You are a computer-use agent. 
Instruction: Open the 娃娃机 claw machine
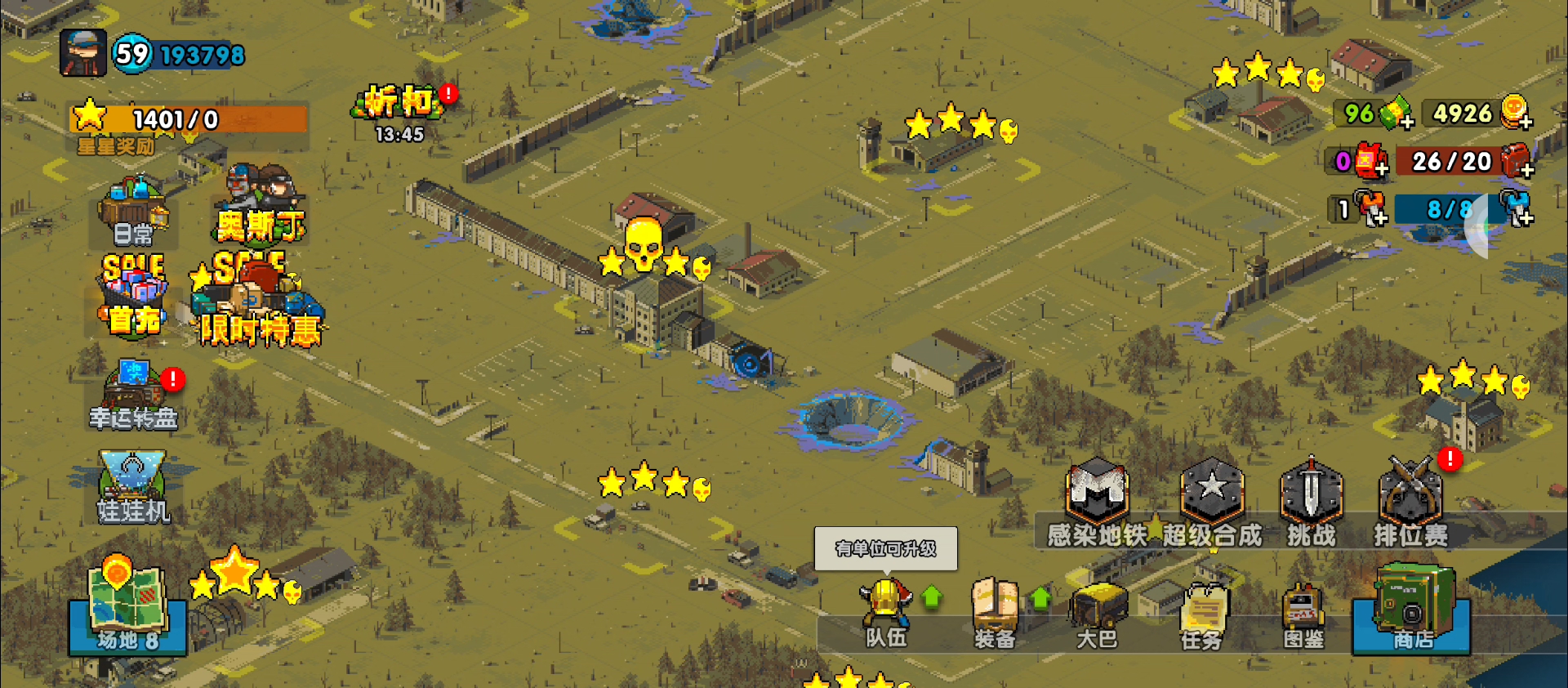coord(133,488)
